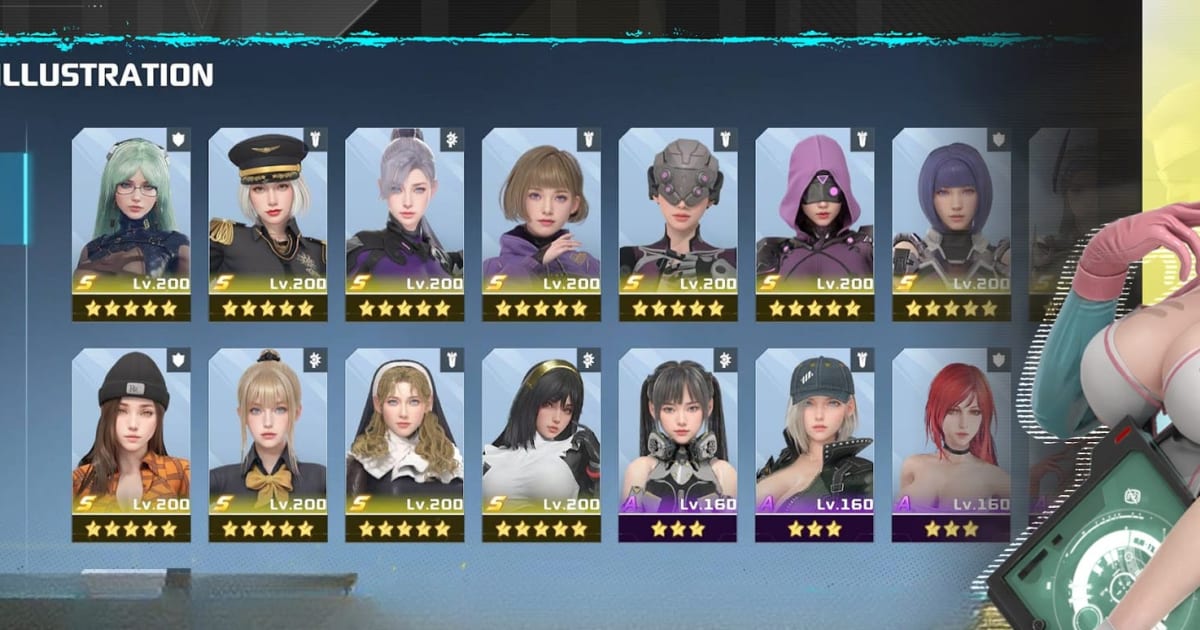Select the pink-hooded masked character card
1200x630 pixels.
(x=814, y=223)
